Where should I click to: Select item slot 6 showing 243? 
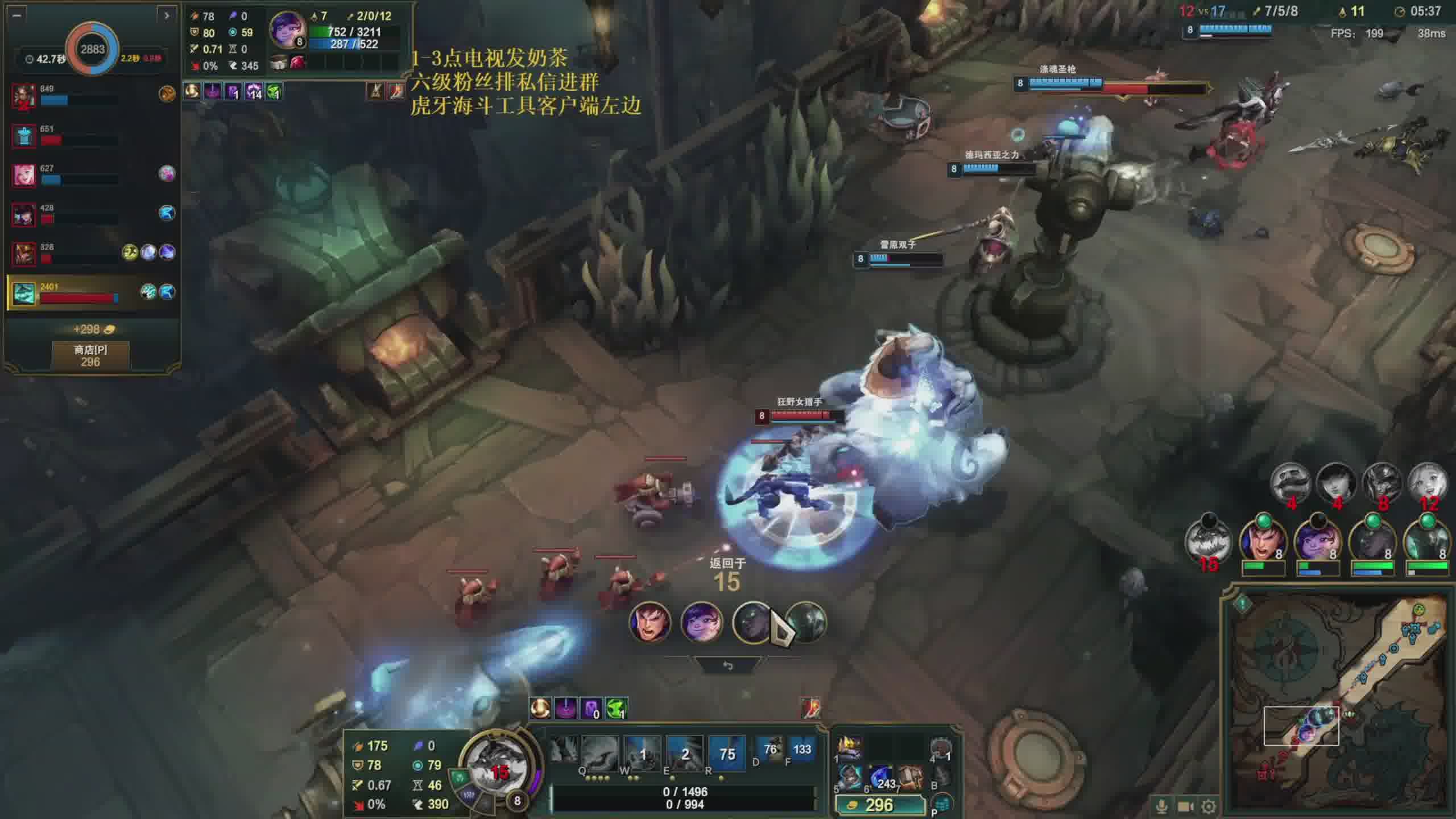click(x=881, y=778)
